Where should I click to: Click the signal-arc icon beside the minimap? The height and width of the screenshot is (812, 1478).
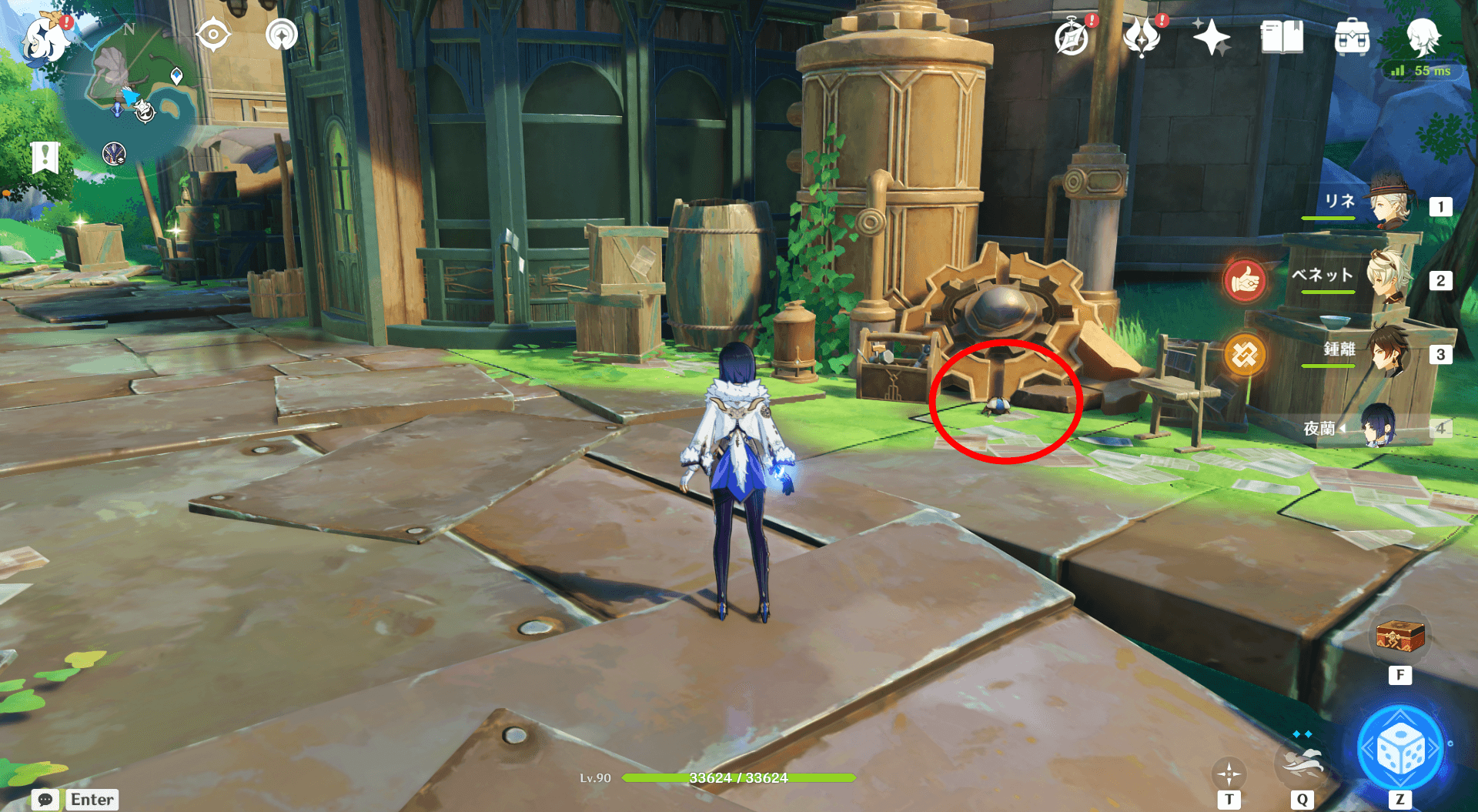tap(282, 35)
